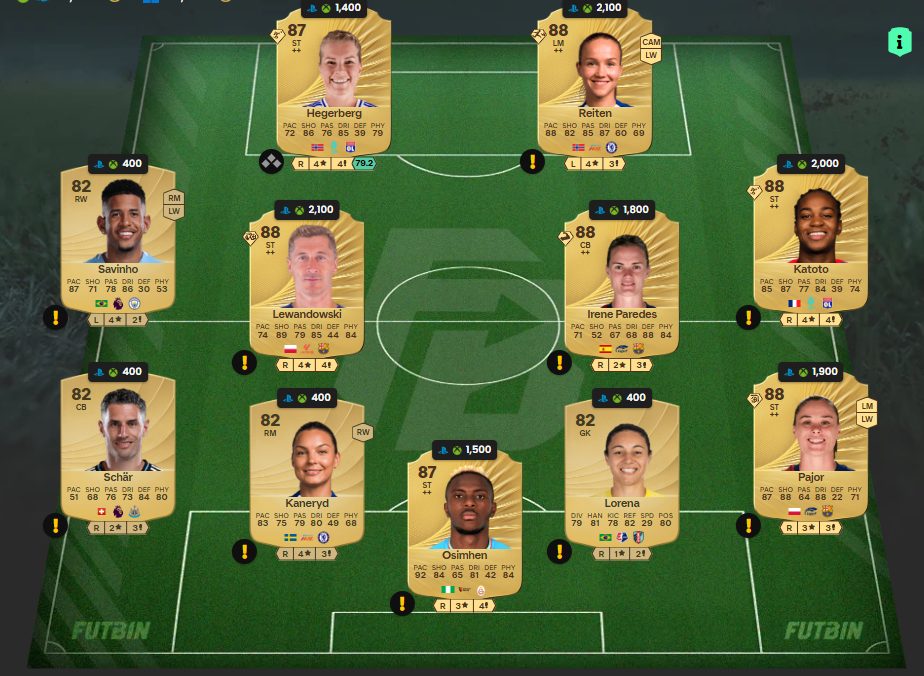Open the warning icon beside Katoto
The width and height of the screenshot is (924, 676).
tap(748, 318)
